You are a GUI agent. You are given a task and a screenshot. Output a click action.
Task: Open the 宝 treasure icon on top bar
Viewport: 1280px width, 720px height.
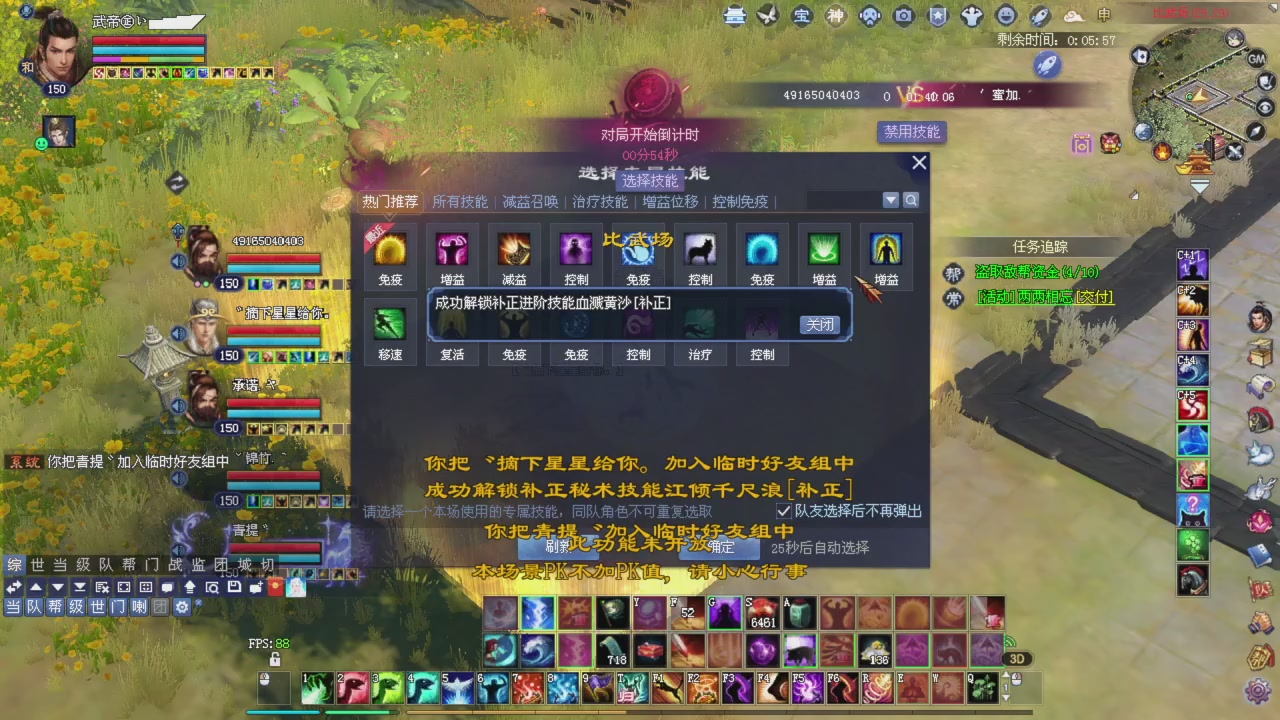801,16
